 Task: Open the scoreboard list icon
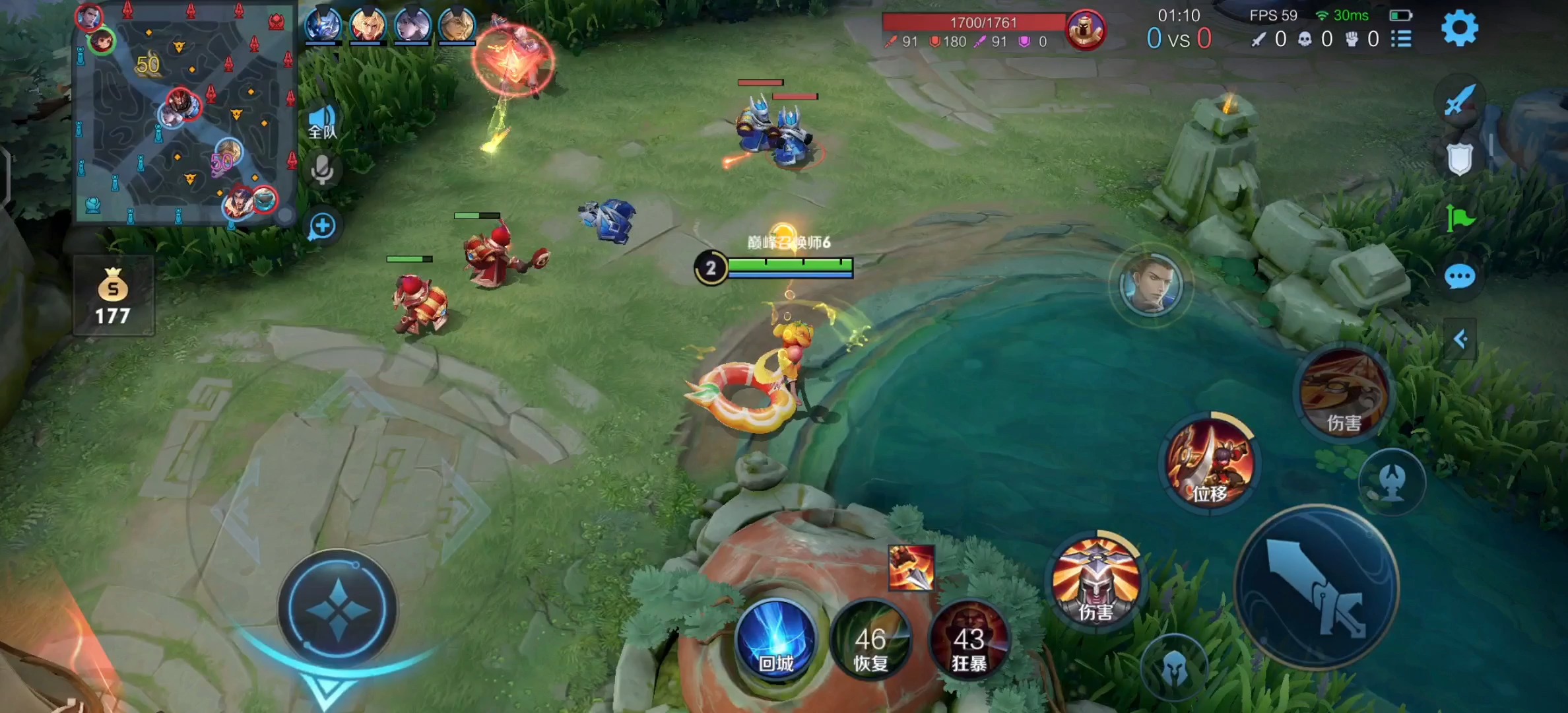tap(1401, 40)
